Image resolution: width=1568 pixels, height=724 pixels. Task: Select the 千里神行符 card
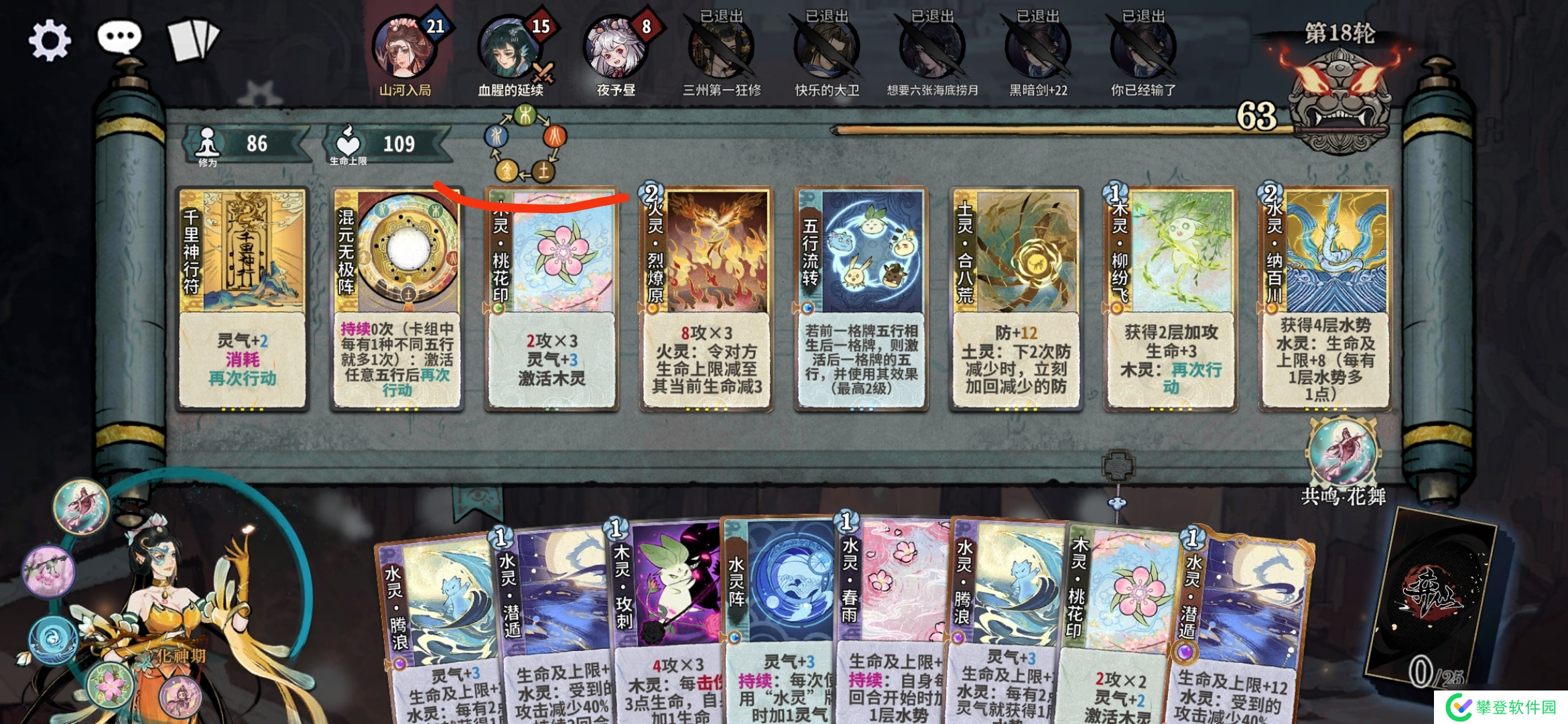242,298
